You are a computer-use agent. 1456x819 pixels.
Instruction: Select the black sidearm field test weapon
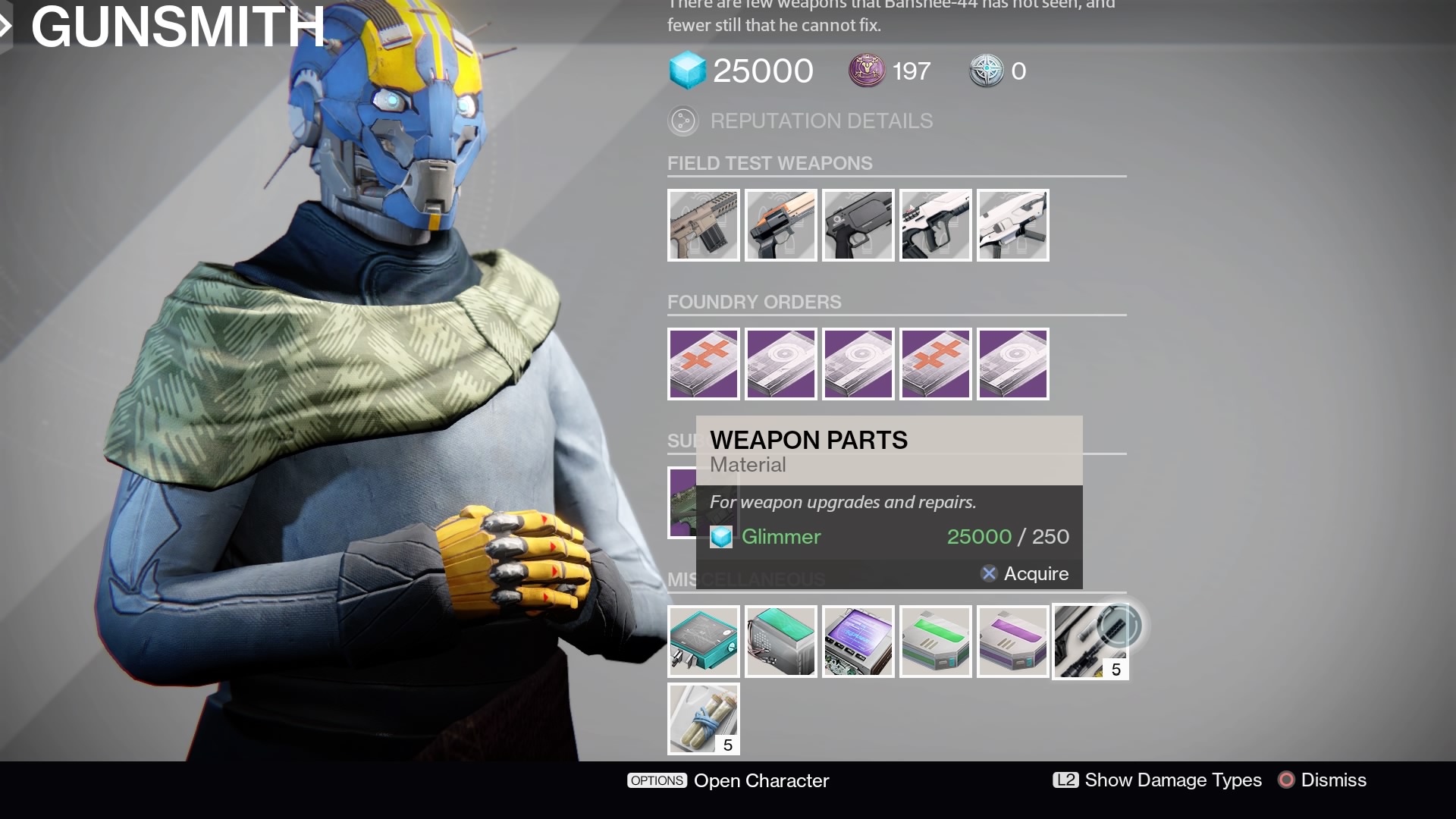(858, 224)
